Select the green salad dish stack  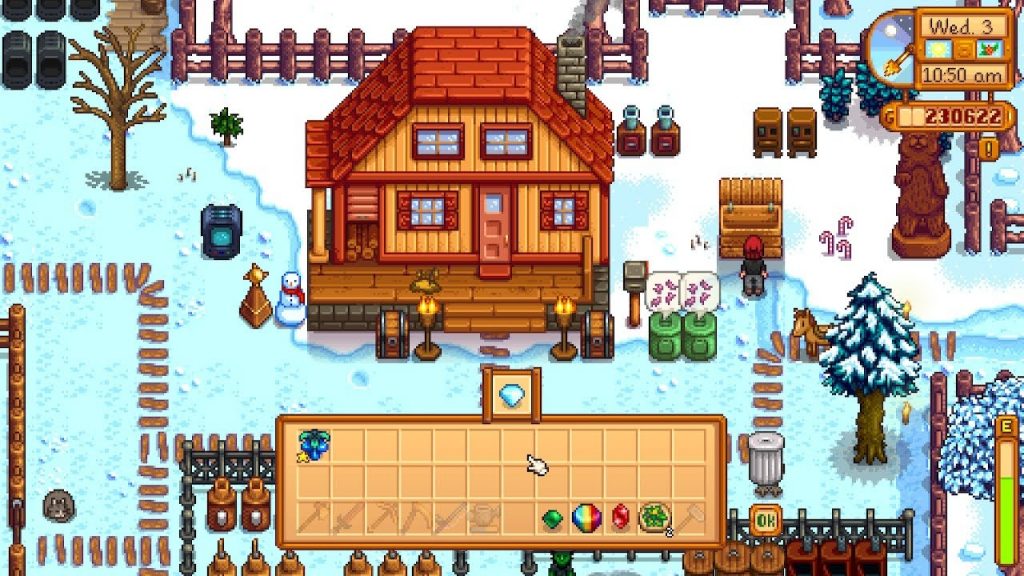pyautogui.click(x=655, y=518)
